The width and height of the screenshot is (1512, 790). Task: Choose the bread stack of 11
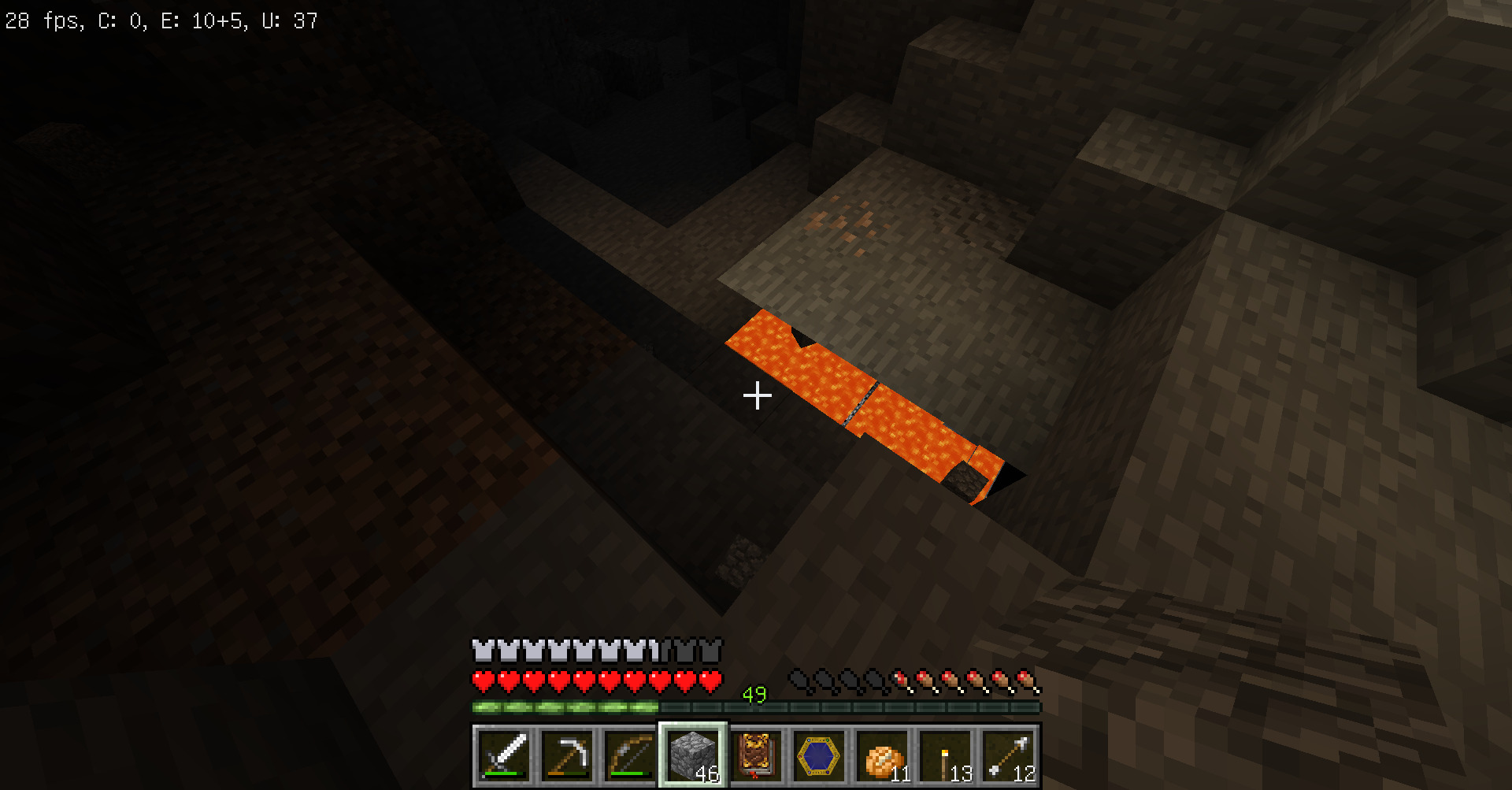882,755
